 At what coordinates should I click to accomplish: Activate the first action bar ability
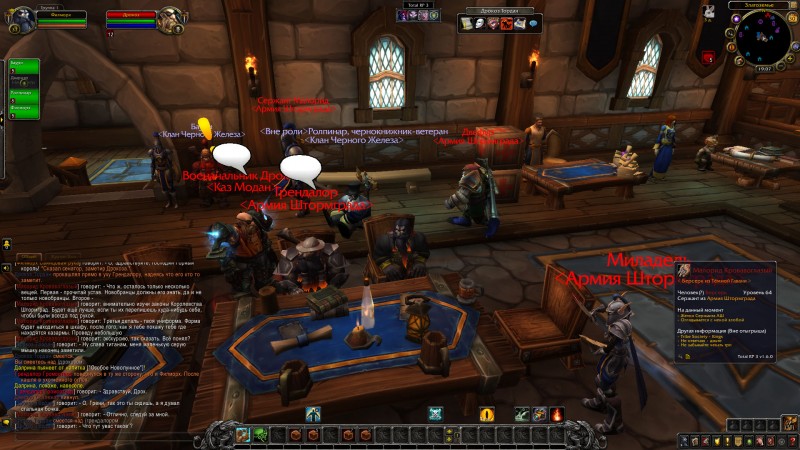[243, 435]
